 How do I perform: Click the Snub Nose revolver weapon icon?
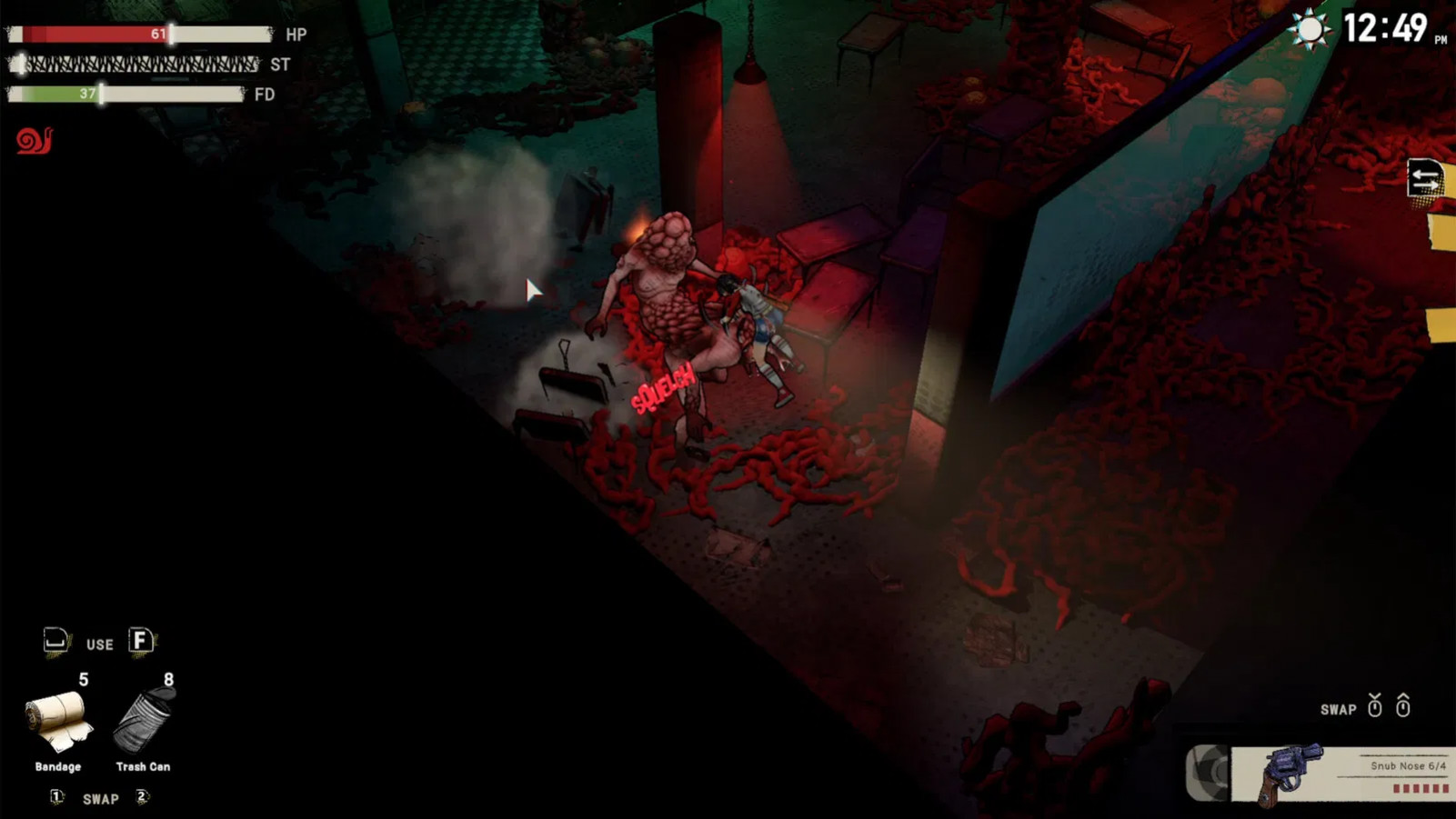click(x=1291, y=770)
